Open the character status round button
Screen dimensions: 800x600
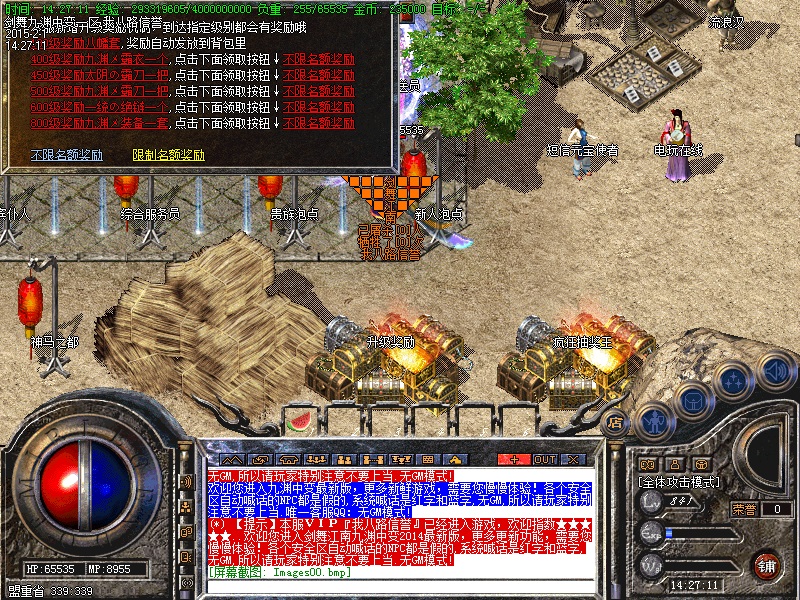653,420
